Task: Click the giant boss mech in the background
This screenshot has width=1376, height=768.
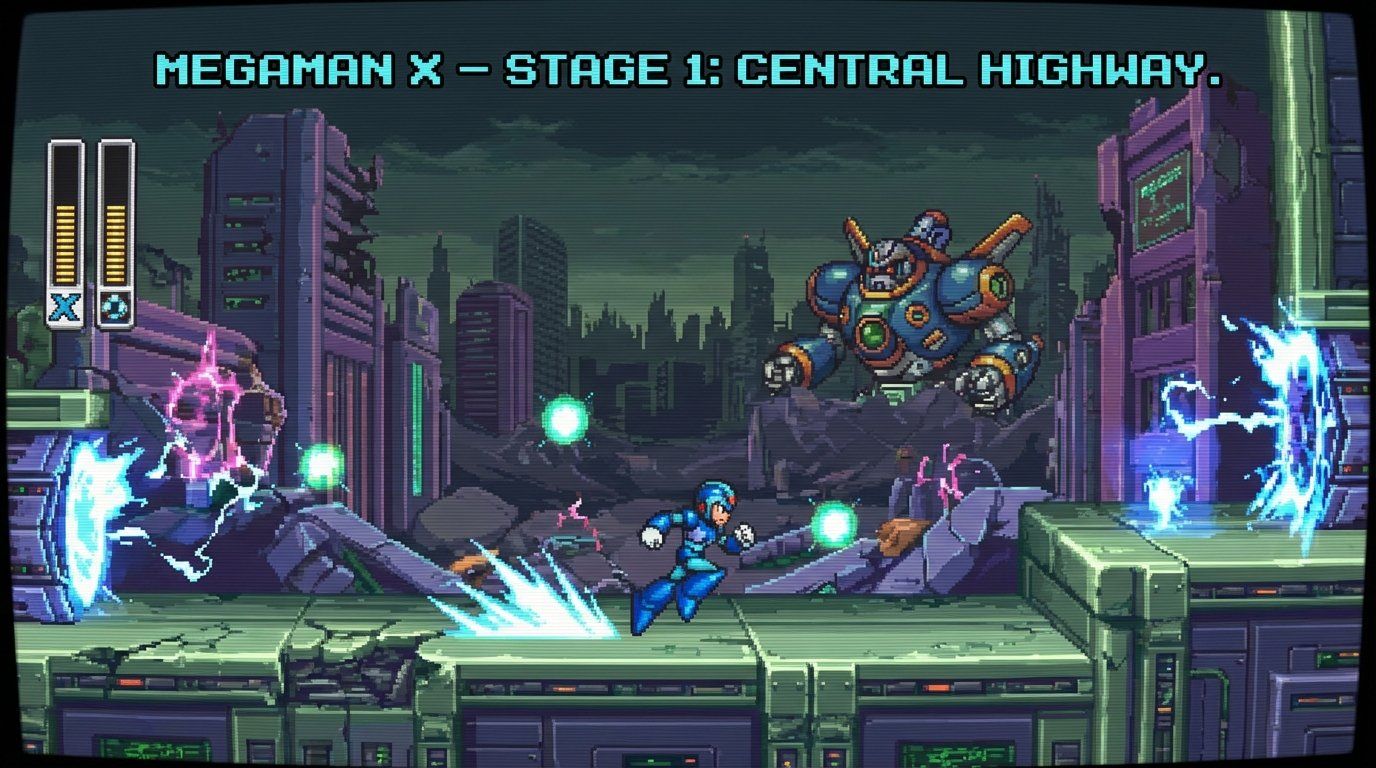Action: [915, 300]
